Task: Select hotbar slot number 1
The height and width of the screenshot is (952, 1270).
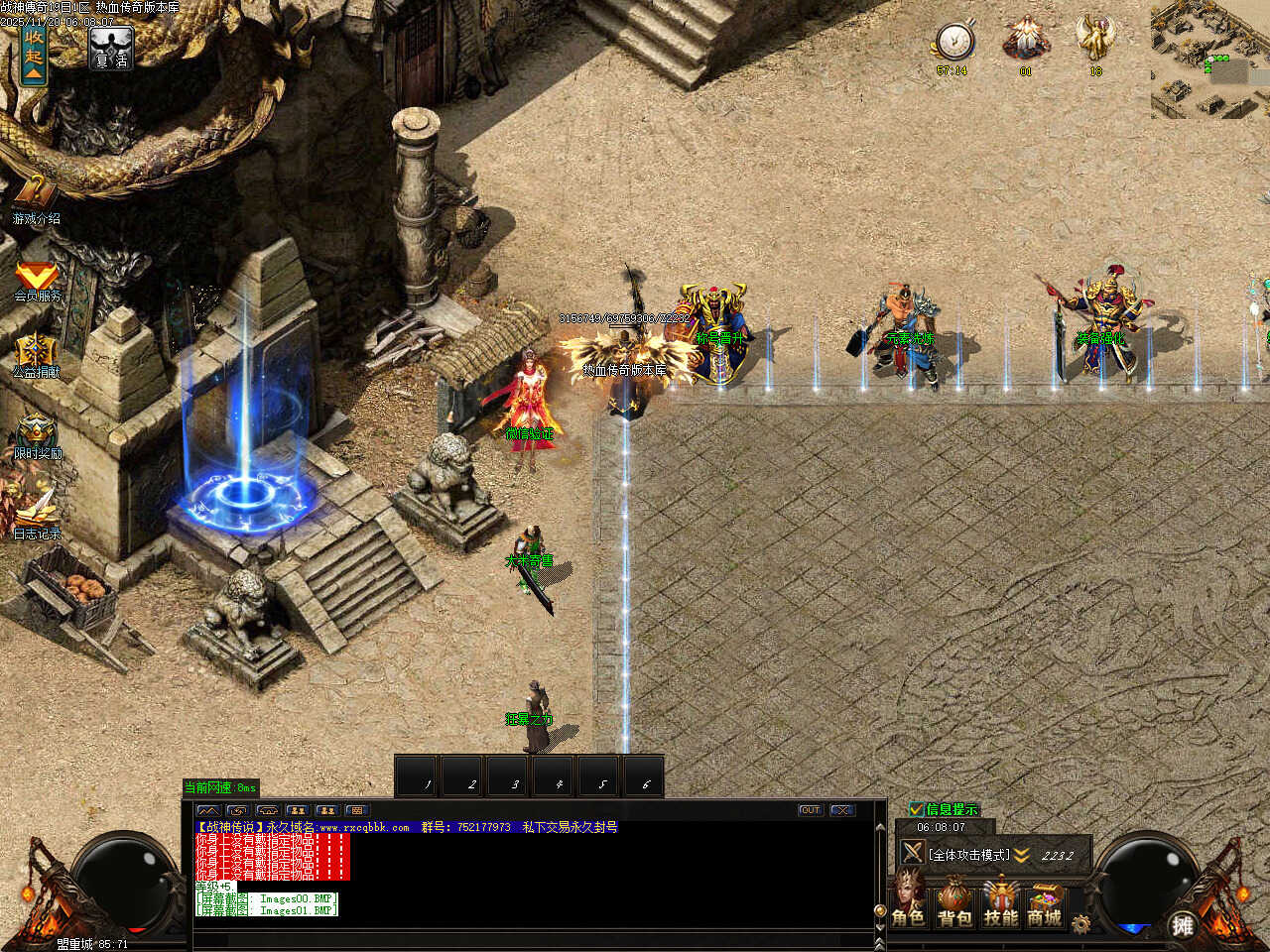Action: [x=419, y=775]
